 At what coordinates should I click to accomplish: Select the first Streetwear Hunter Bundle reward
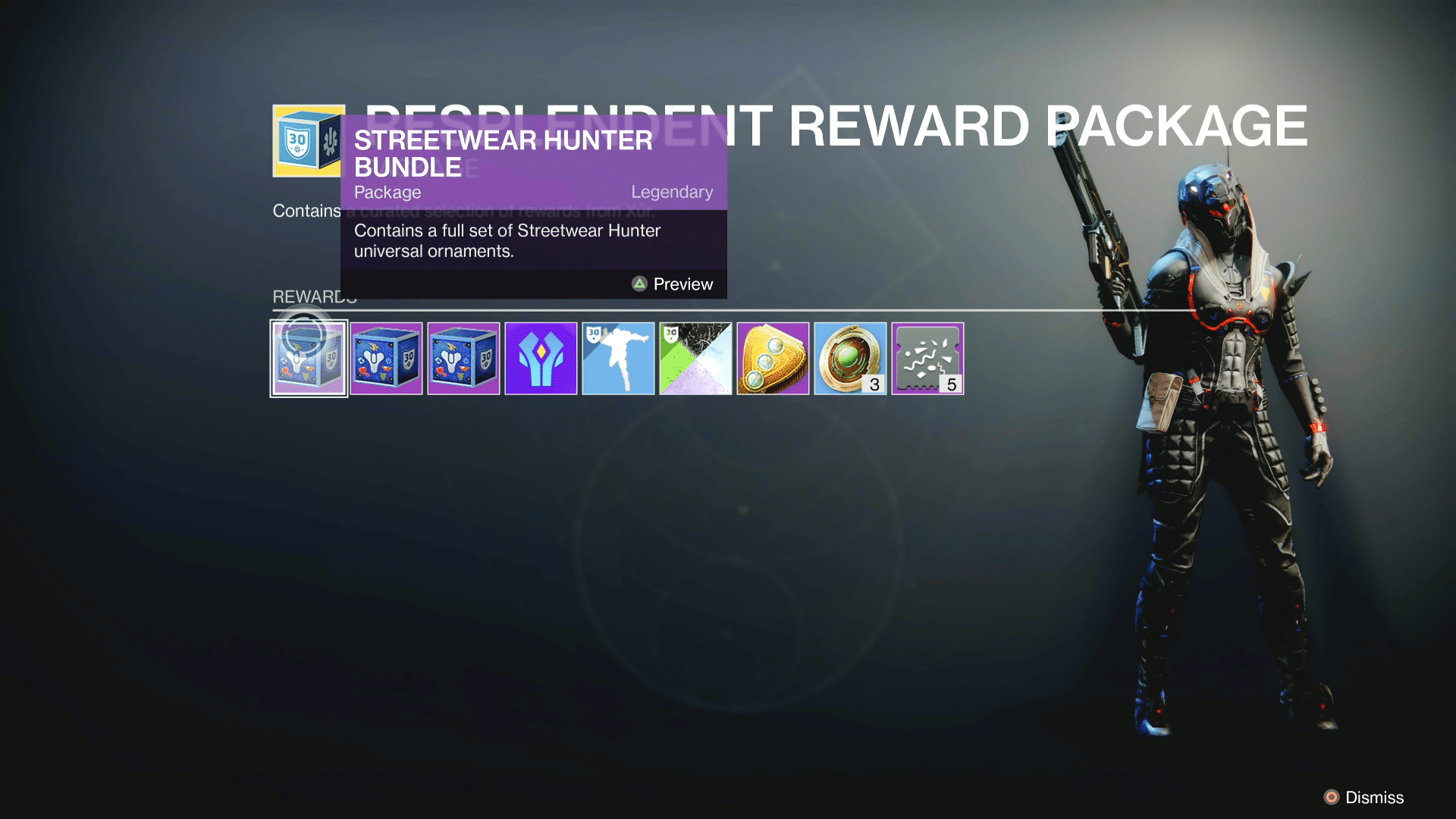[x=309, y=357]
